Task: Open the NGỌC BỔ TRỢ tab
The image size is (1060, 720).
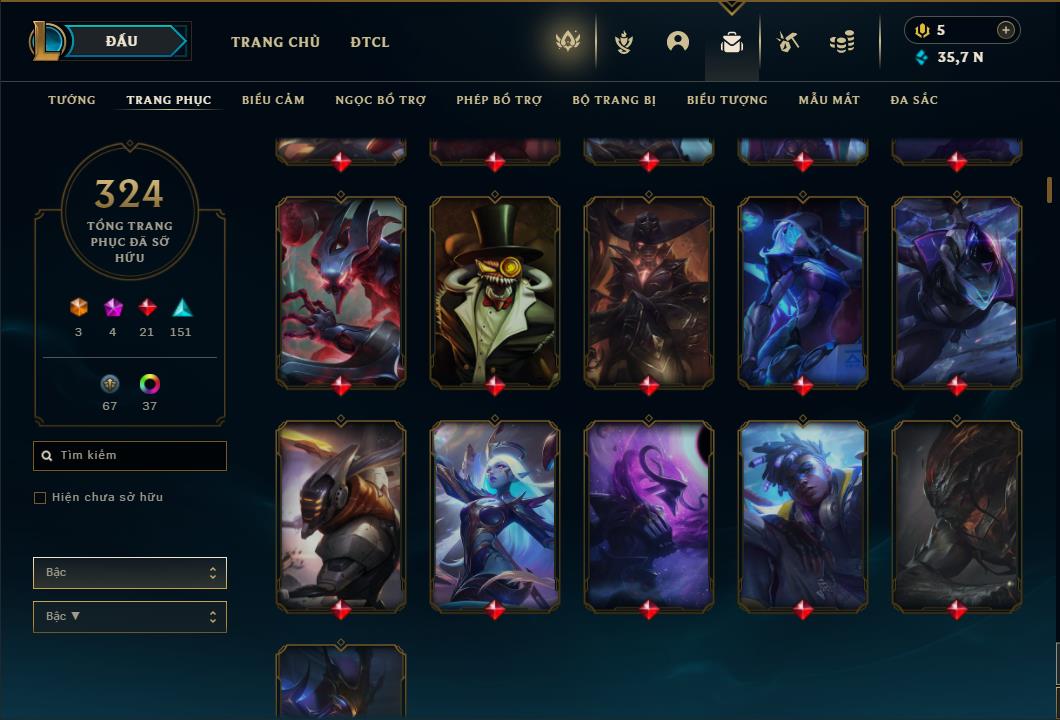Action: 380,100
